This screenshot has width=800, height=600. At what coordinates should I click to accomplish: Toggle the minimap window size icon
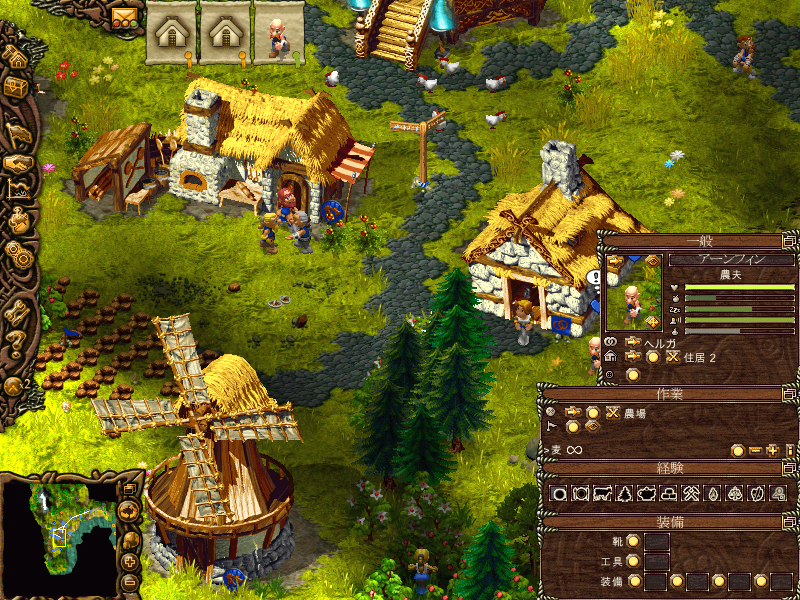coord(129,489)
